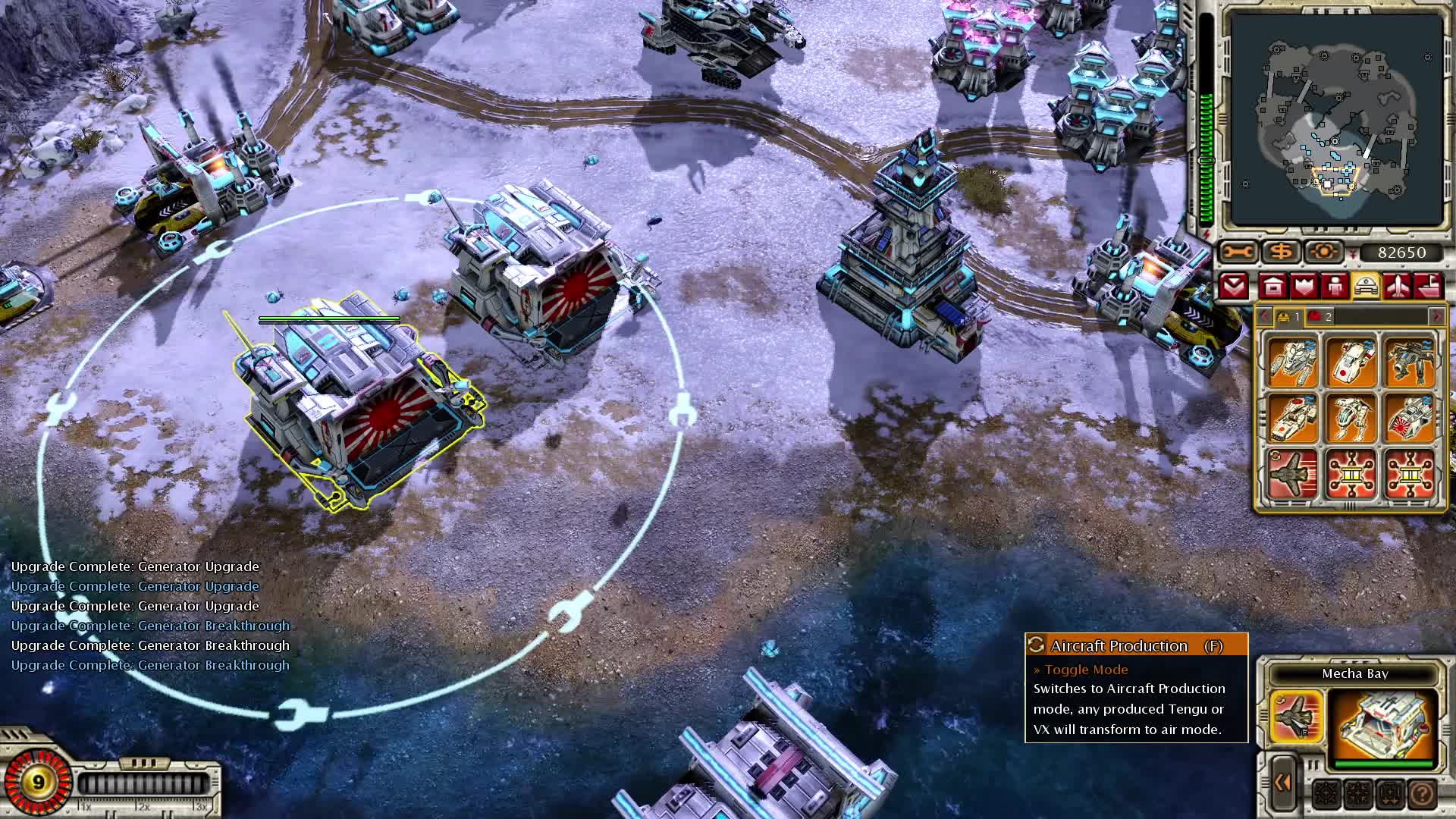Collapse the sidebar with double chevron button

point(1282,782)
